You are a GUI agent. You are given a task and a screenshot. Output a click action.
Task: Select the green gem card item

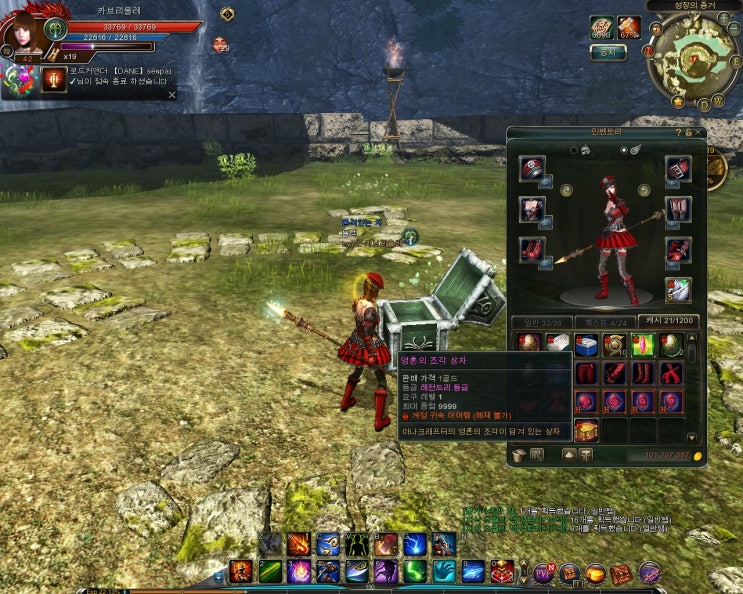pos(642,345)
